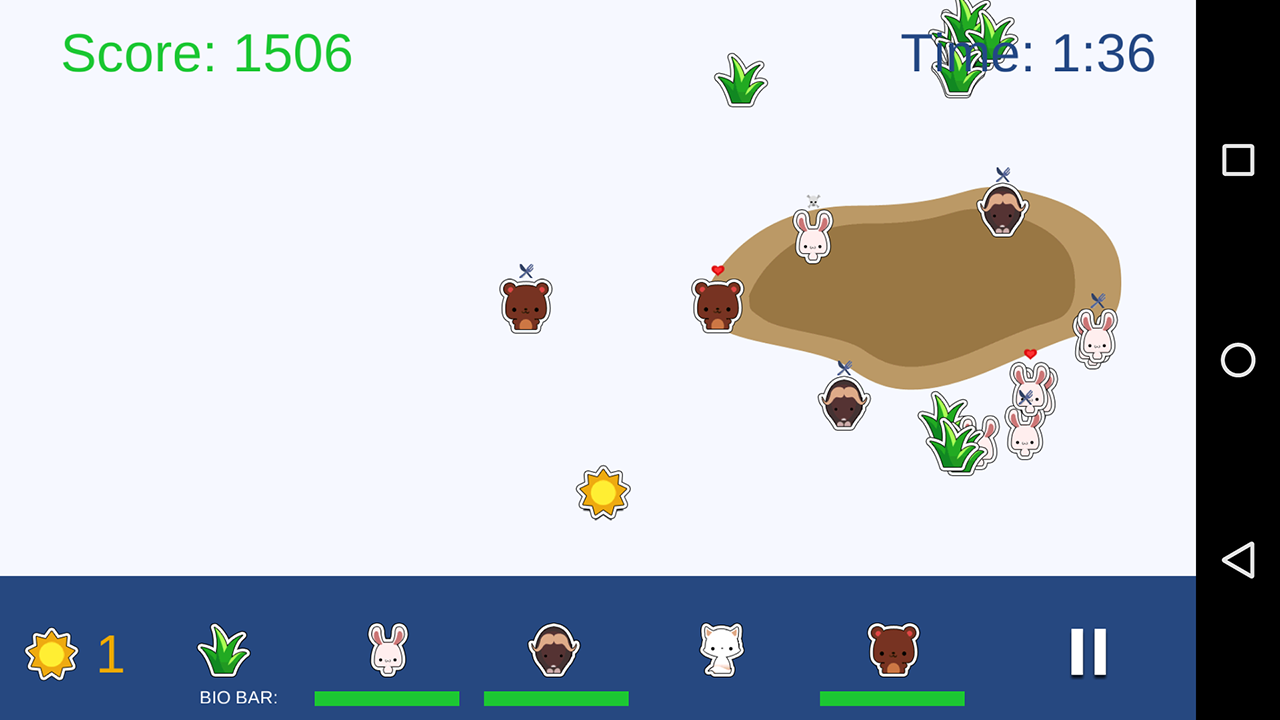The width and height of the screenshot is (1280, 720).
Task: Tap the Android back navigation button
Action: (x=1238, y=560)
